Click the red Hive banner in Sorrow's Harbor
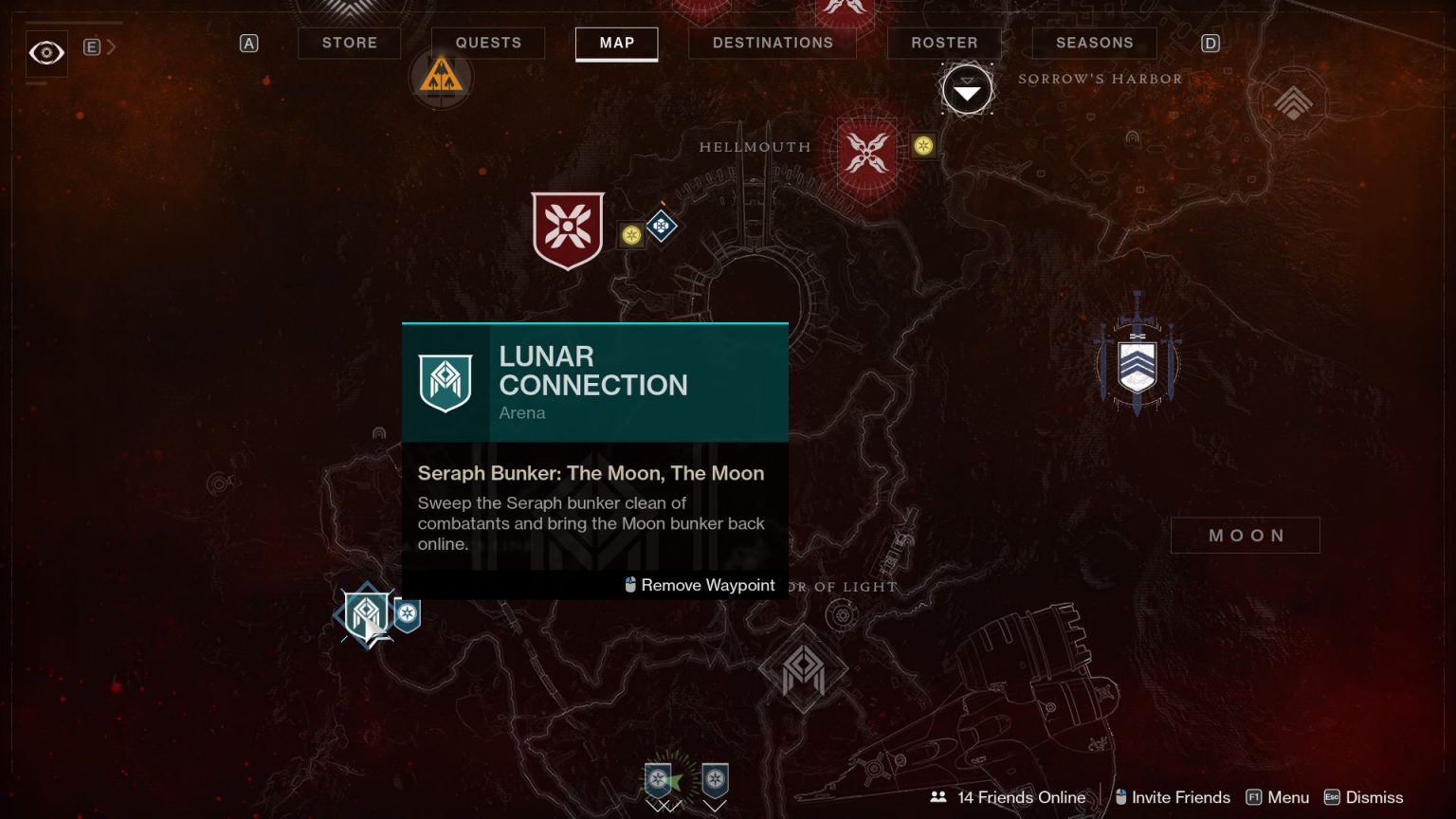The height and width of the screenshot is (819, 1456). coord(567,230)
